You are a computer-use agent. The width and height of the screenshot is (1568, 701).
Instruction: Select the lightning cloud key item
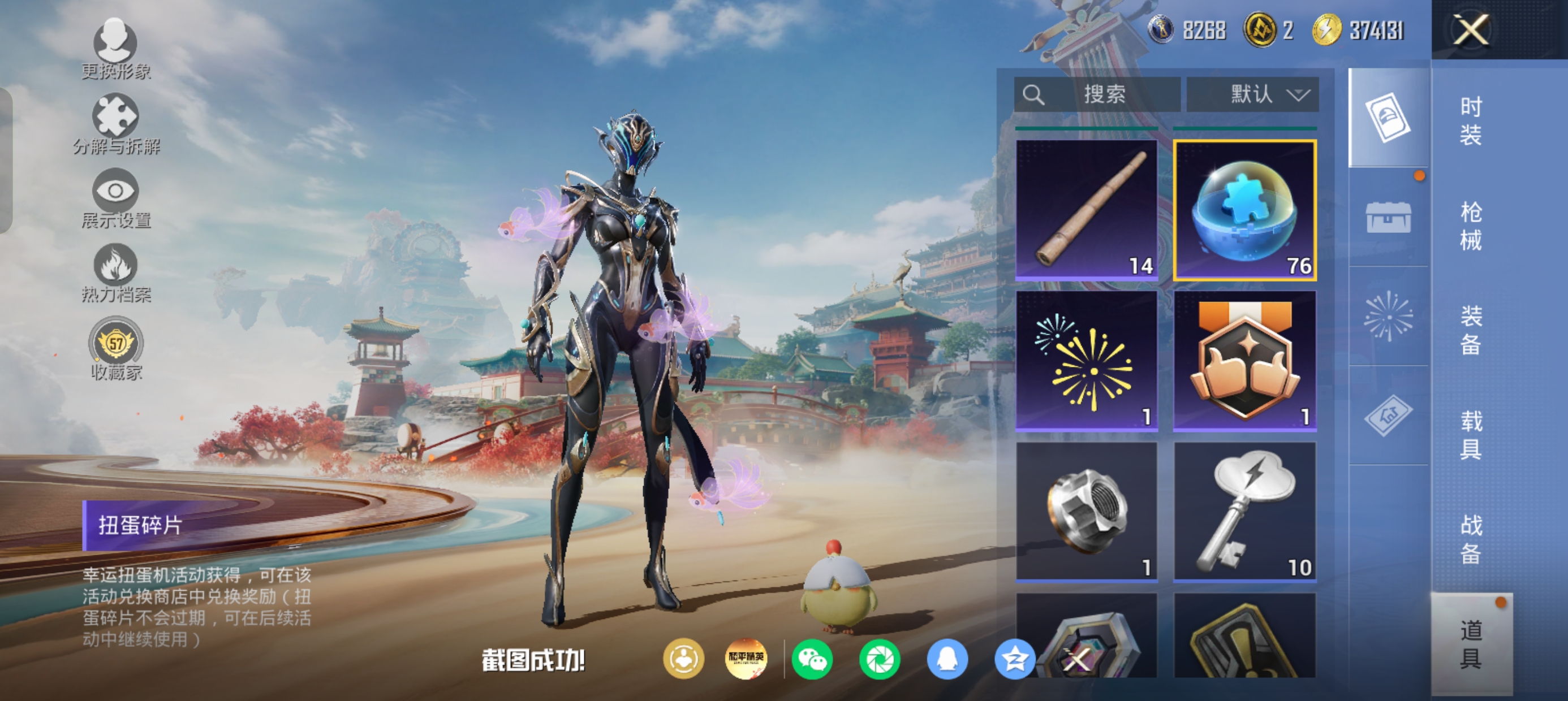pyautogui.click(x=1245, y=512)
